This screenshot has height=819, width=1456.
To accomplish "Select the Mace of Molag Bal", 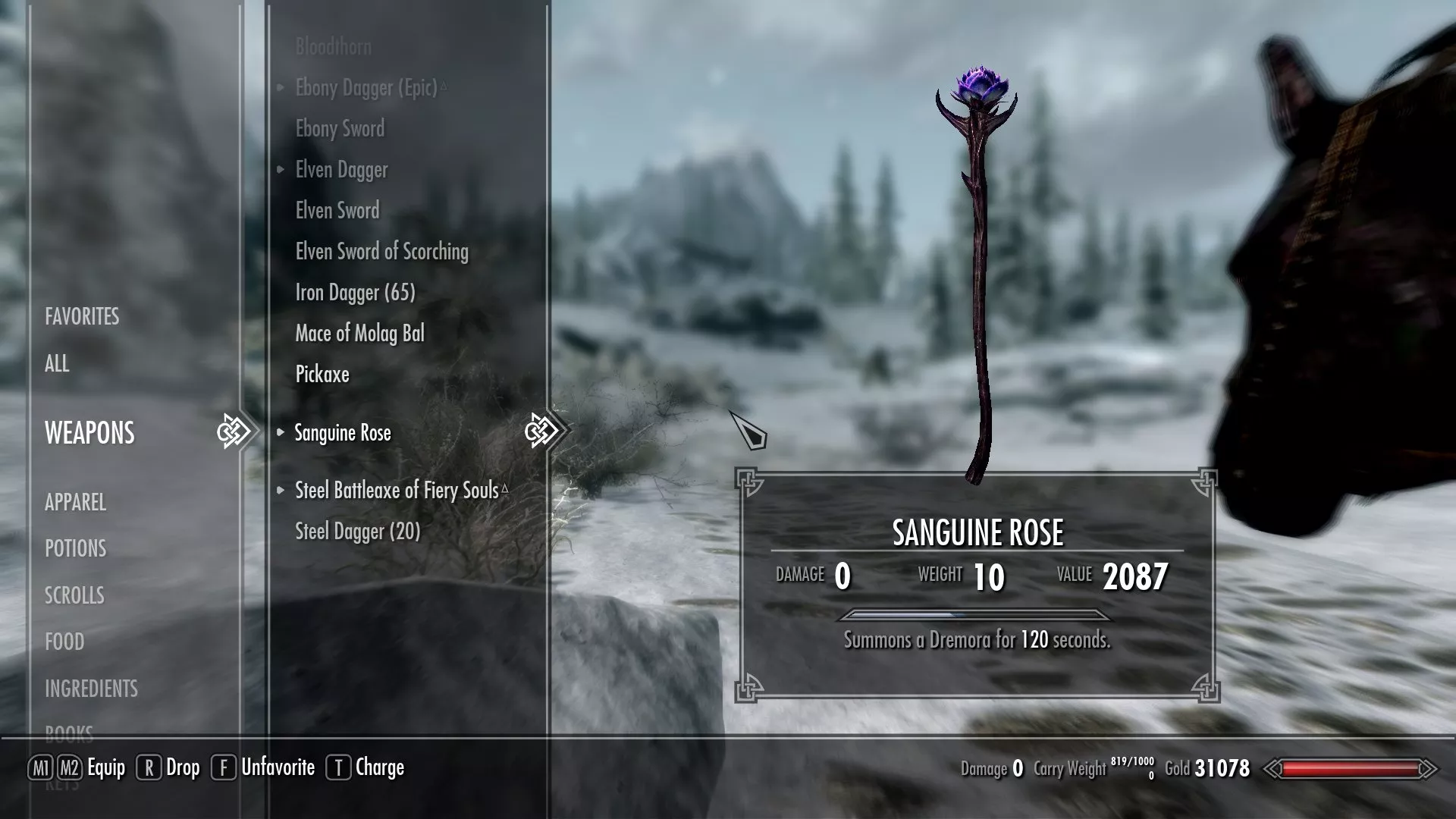I will [359, 334].
